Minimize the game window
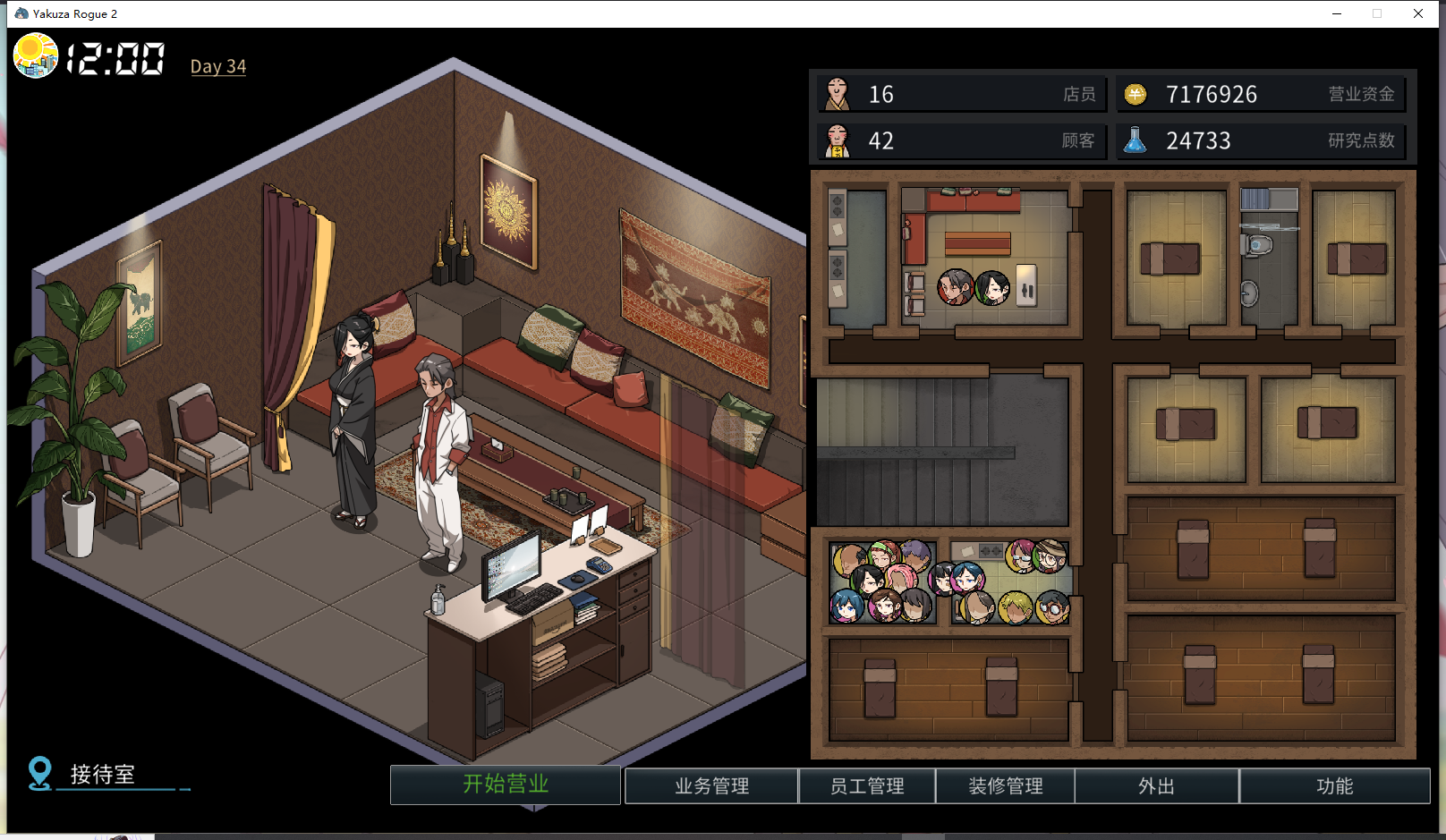The height and width of the screenshot is (840, 1446). pyautogui.click(x=1337, y=13)
